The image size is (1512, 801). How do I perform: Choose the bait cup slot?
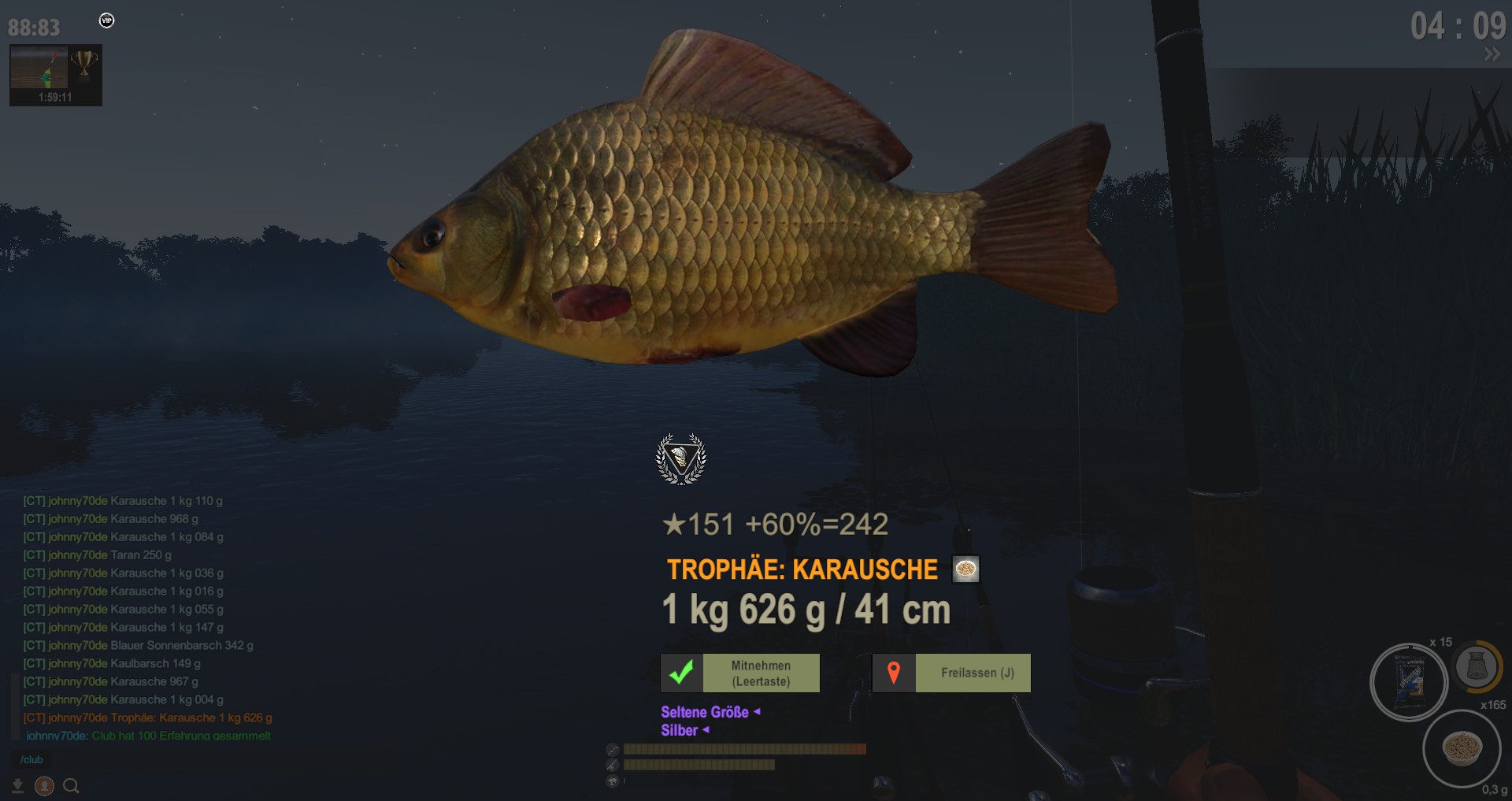[1462, 748]
